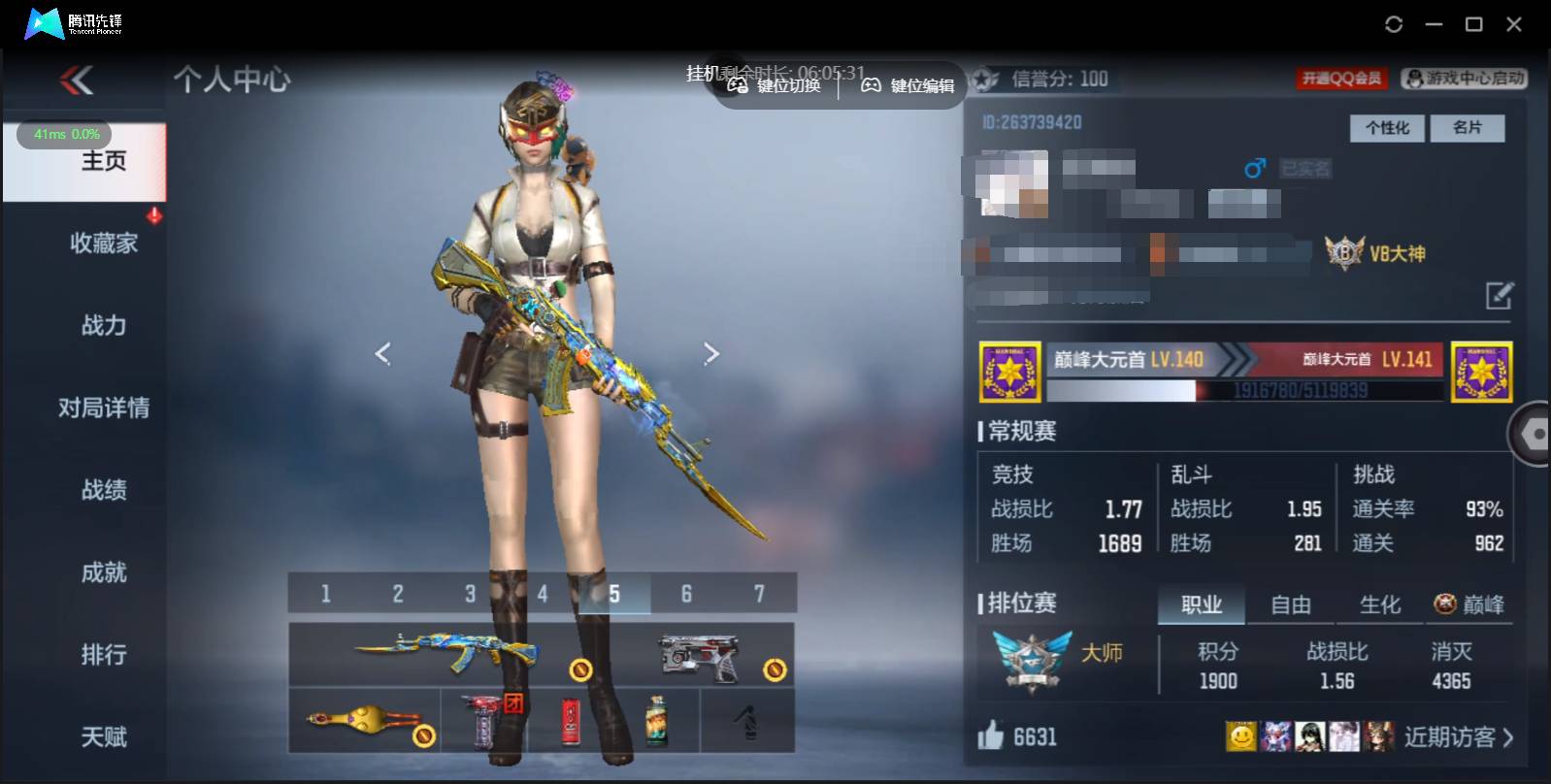
Task: Switch ranked stats to 生化 tab
Action: [1379, 605]
